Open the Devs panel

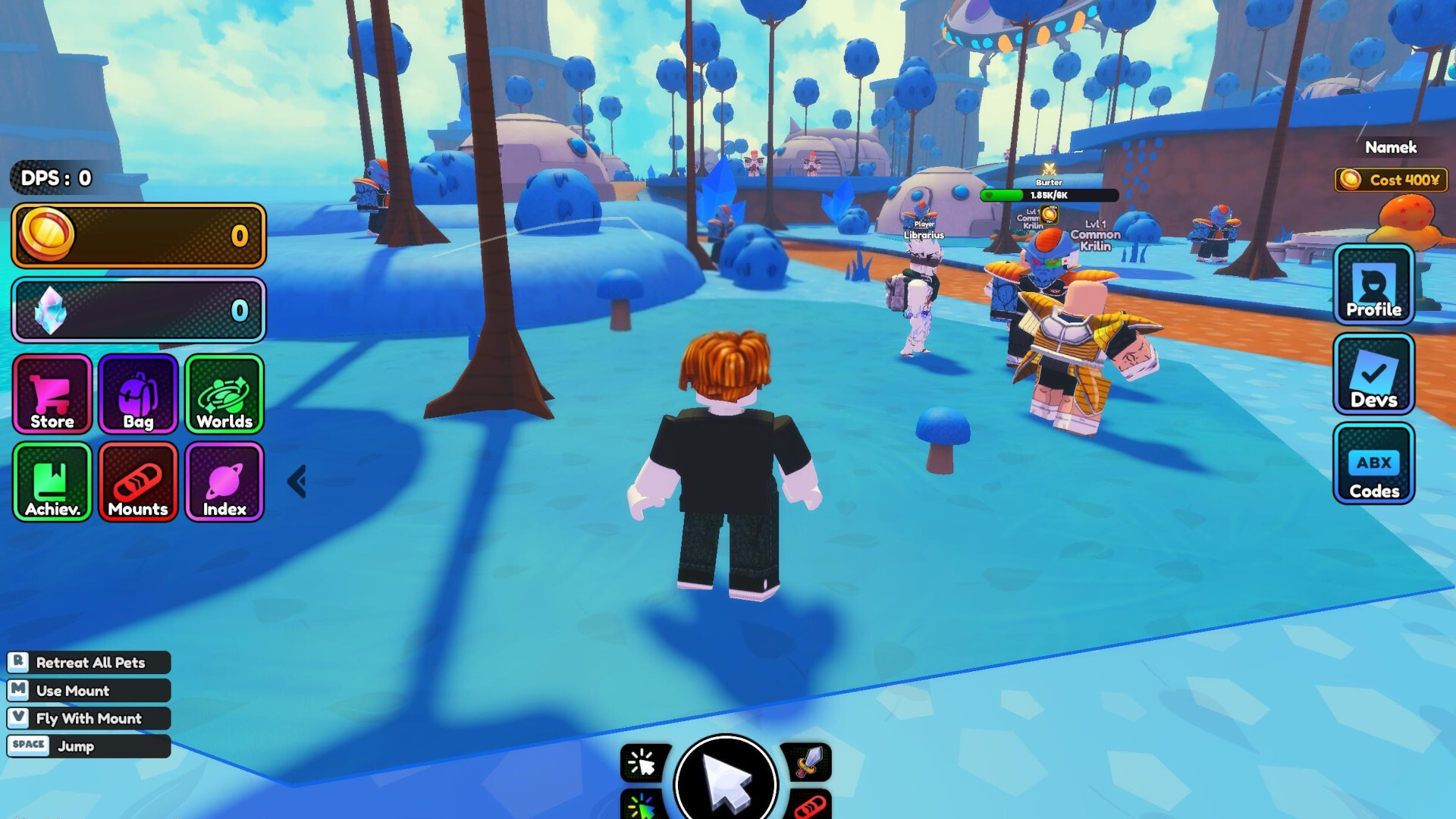(1373, 375)
